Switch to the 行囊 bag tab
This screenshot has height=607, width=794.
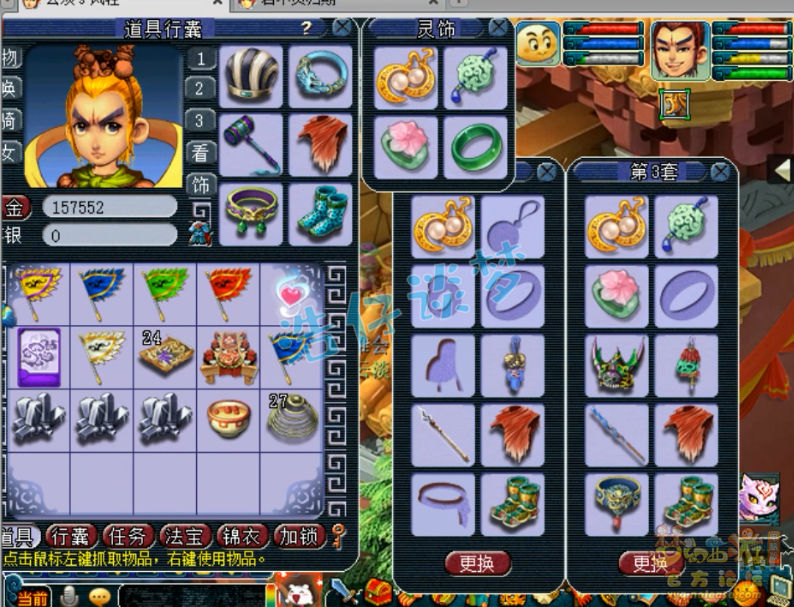71,536
